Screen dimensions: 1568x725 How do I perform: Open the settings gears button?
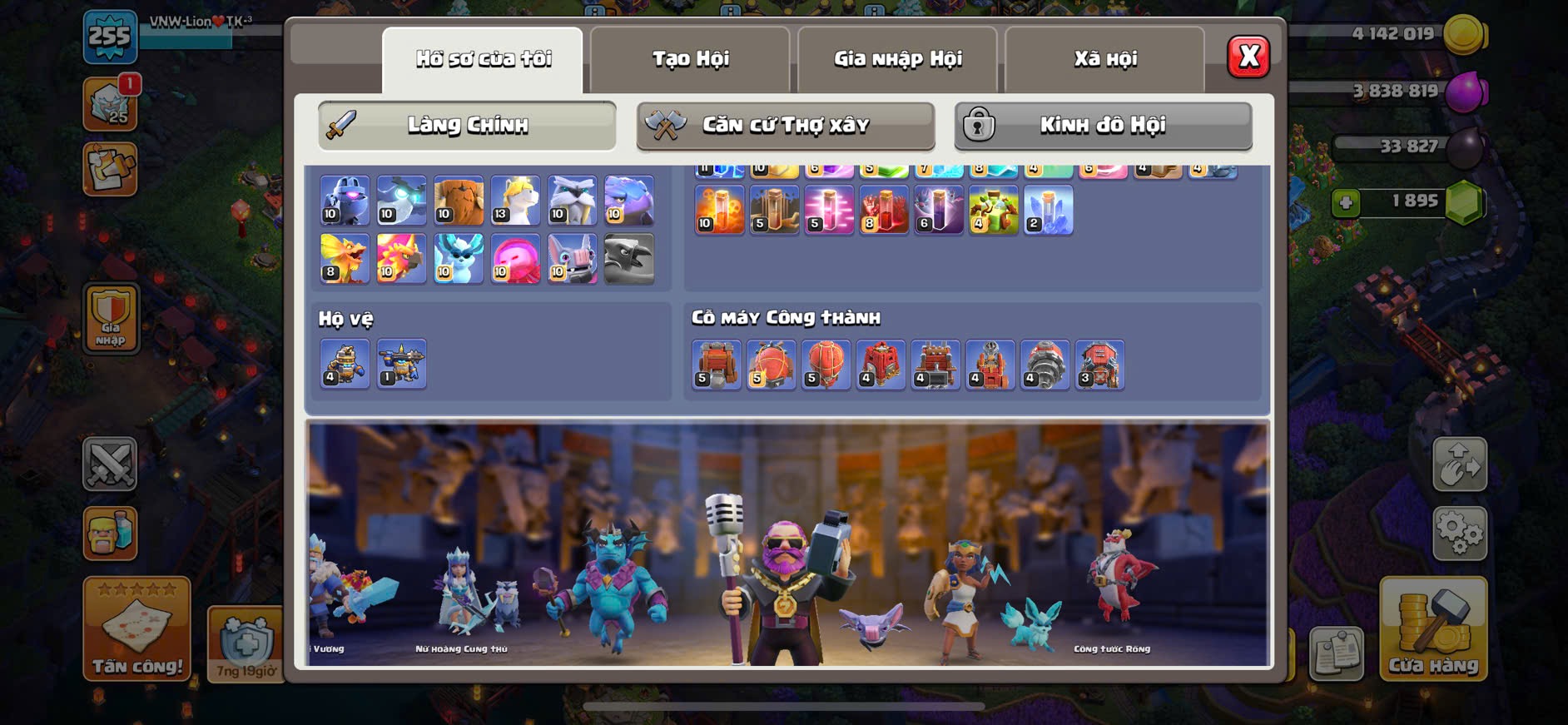[1459, 533]
